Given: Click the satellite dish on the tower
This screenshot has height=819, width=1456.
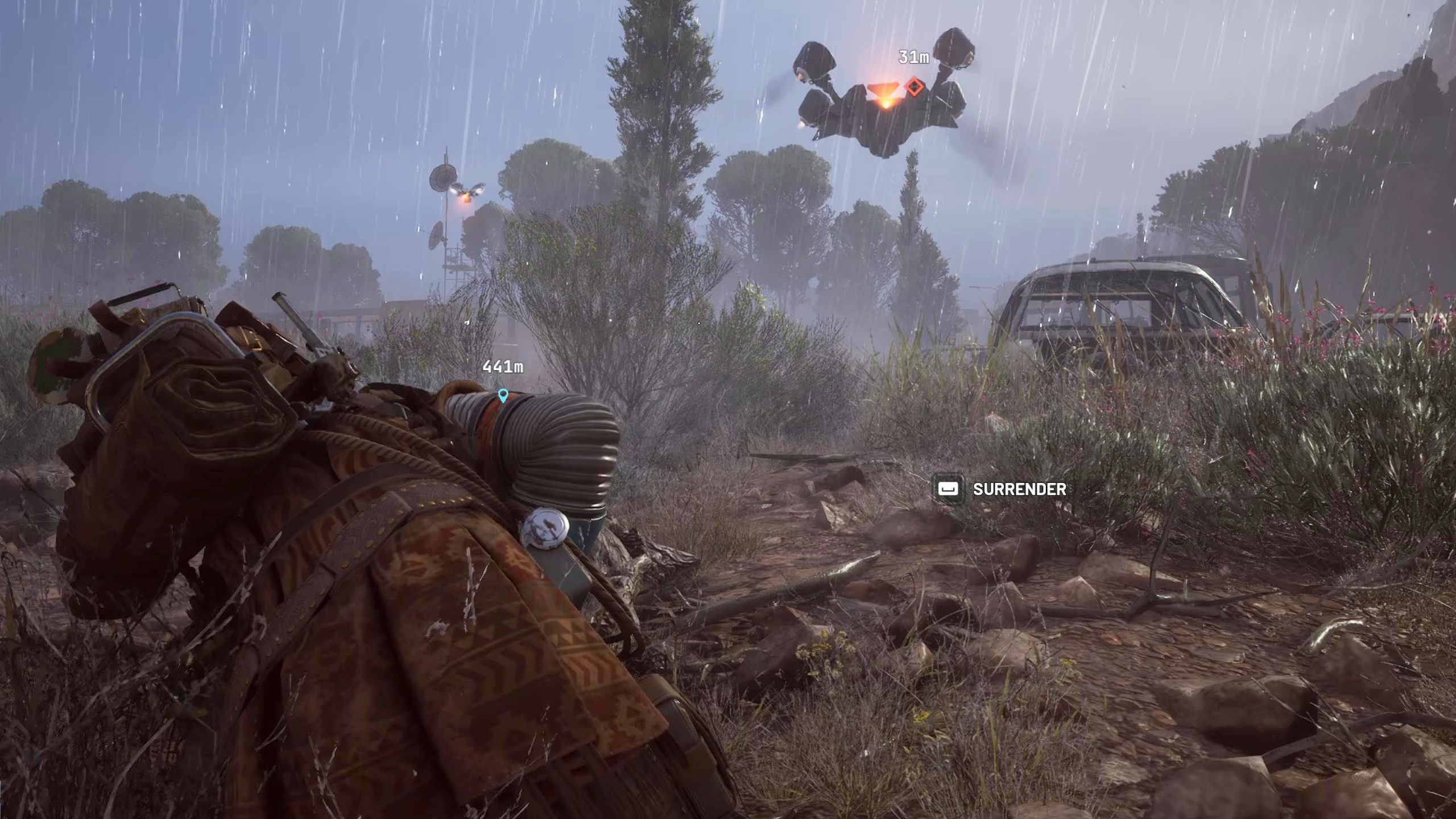Looking at the screenshot, I should (443, 178).
